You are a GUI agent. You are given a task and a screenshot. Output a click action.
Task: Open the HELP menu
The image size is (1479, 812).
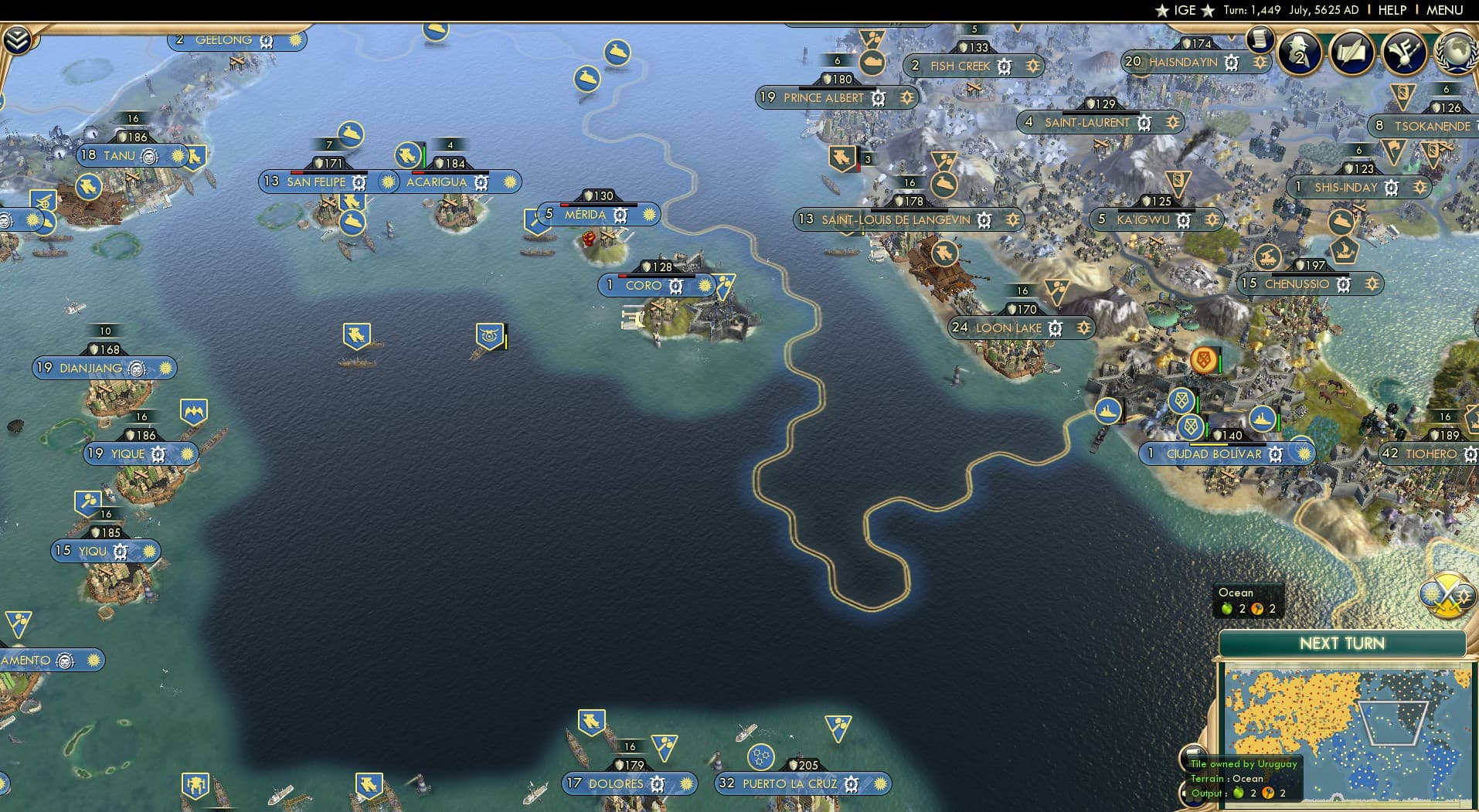(x=1392, y=10)
